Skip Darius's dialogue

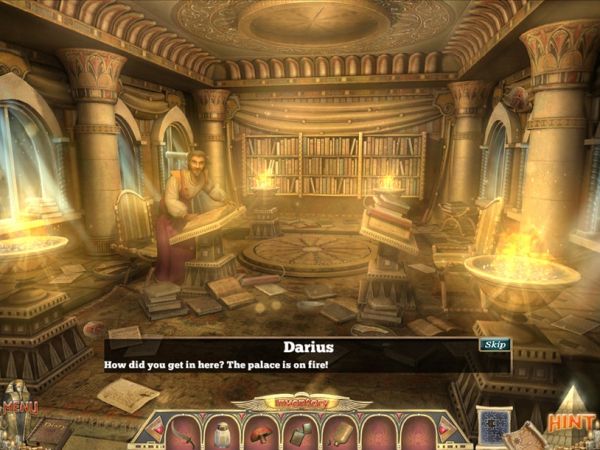pos(495,344)
